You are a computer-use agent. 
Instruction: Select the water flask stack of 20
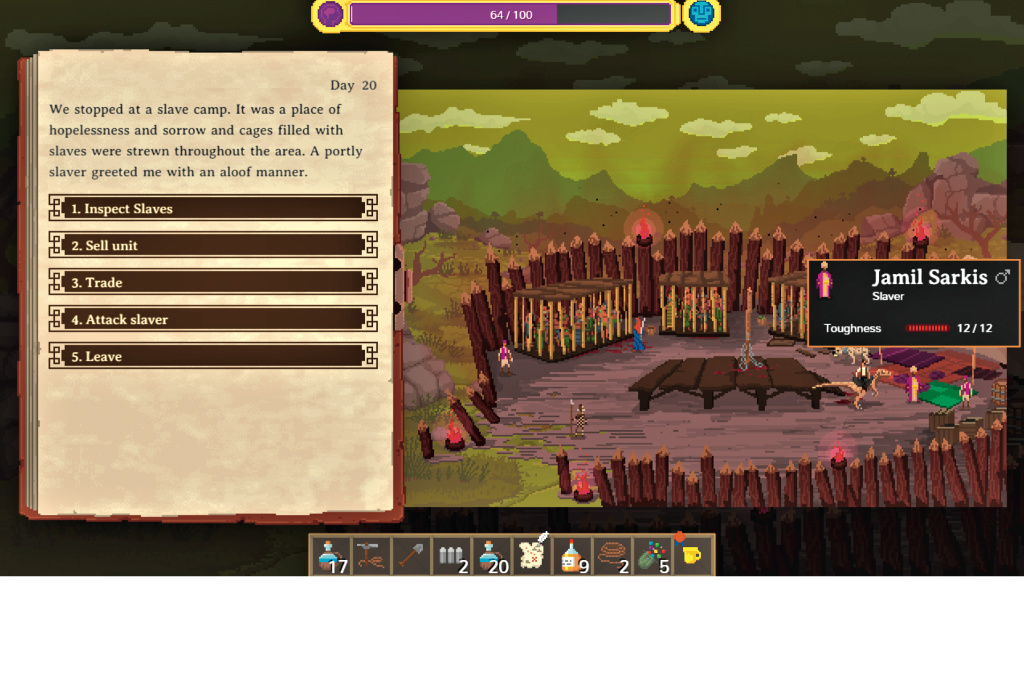tap(491, 555)
